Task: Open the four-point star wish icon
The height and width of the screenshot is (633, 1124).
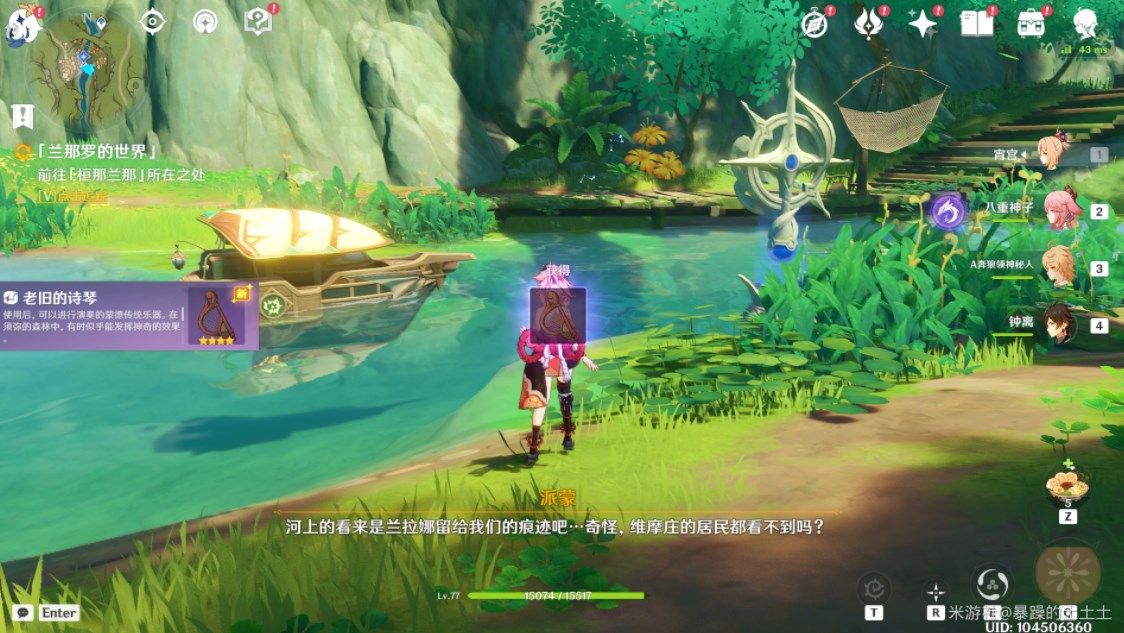Action: coord(921,23)
